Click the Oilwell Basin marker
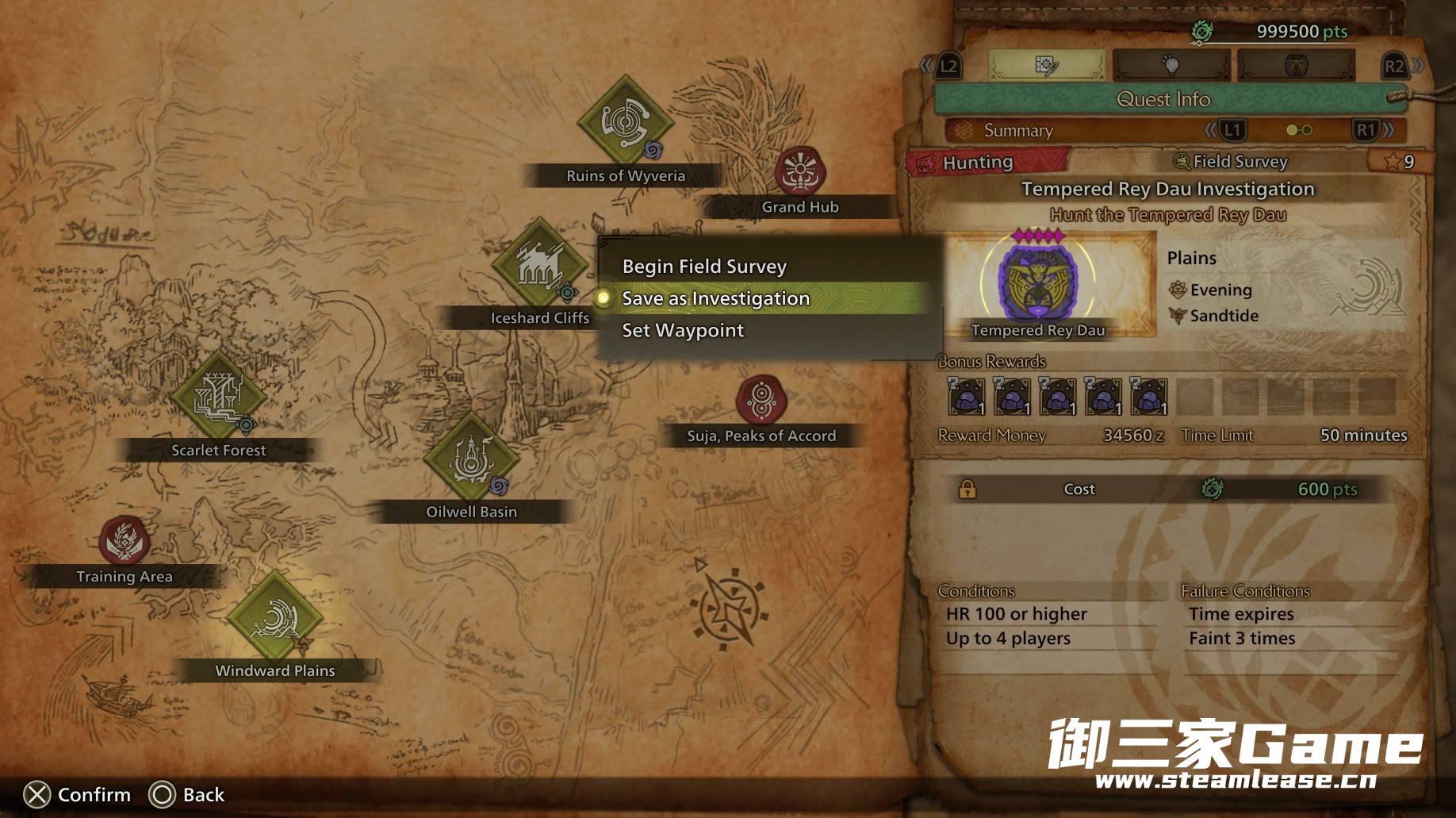 point(471,458)
